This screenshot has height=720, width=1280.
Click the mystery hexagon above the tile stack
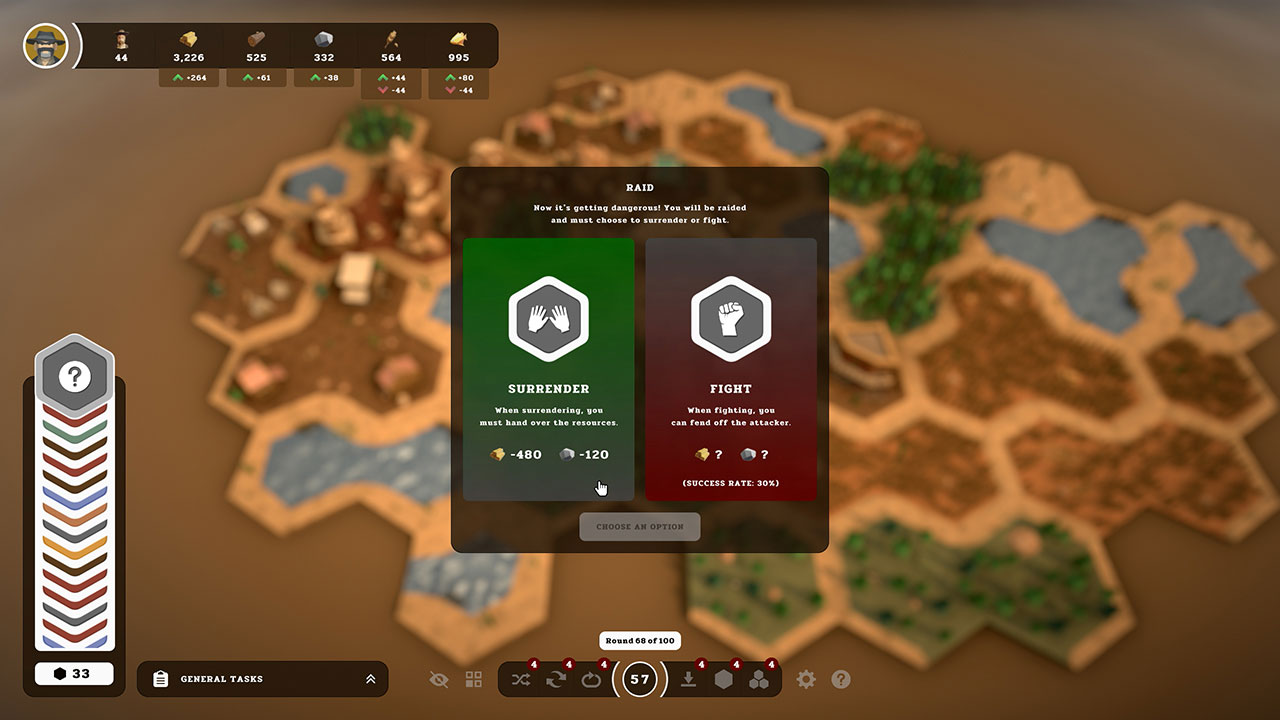click(74, 375)
